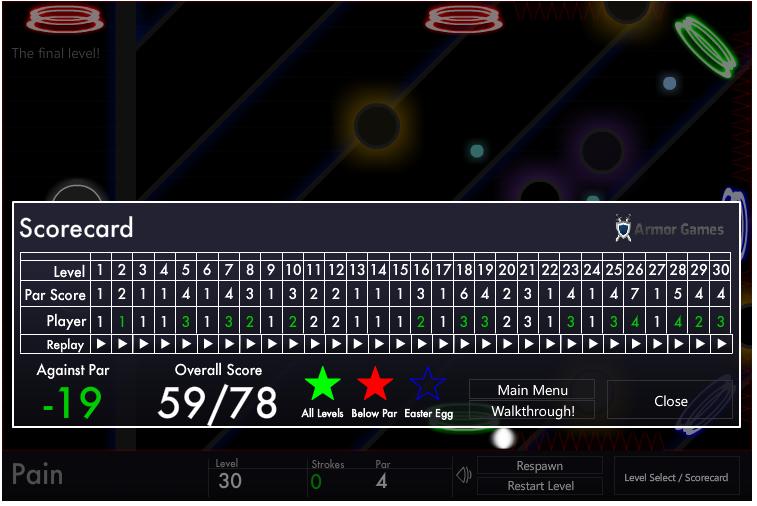The width and height of the screenshot is (757, 506).
Task: Respawn the ball
Action: click(540, 466)
